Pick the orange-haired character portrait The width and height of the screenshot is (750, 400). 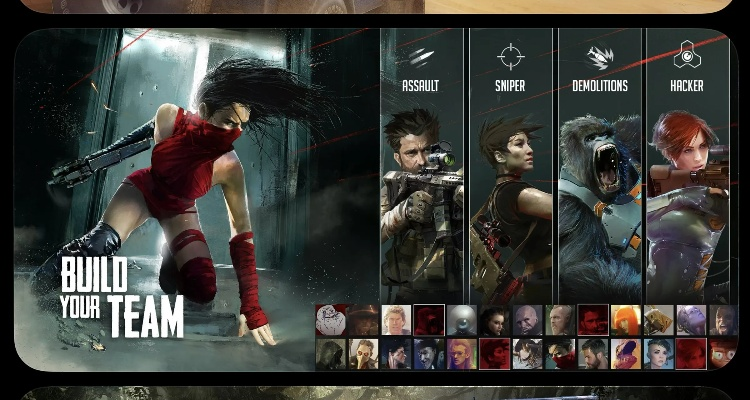pyautogui.click(x=626, y=320)
